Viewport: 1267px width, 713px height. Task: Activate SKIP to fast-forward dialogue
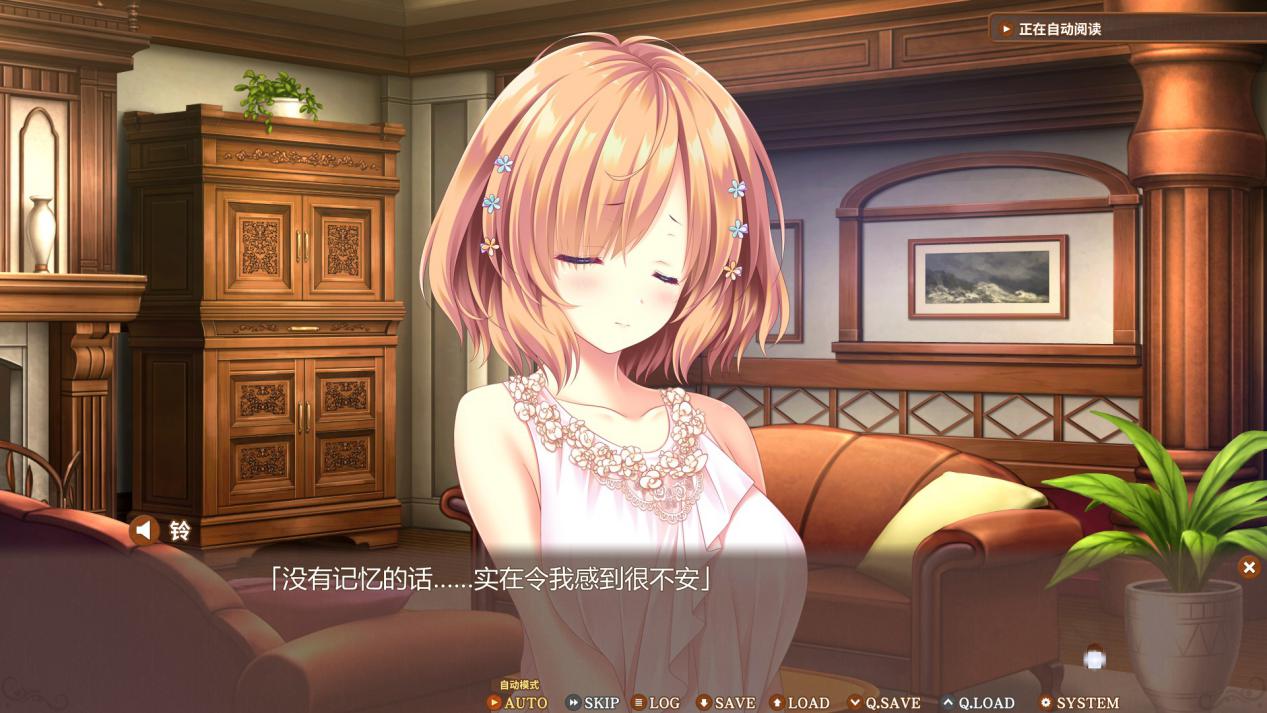pyautogui.click(x=592, y=703)
